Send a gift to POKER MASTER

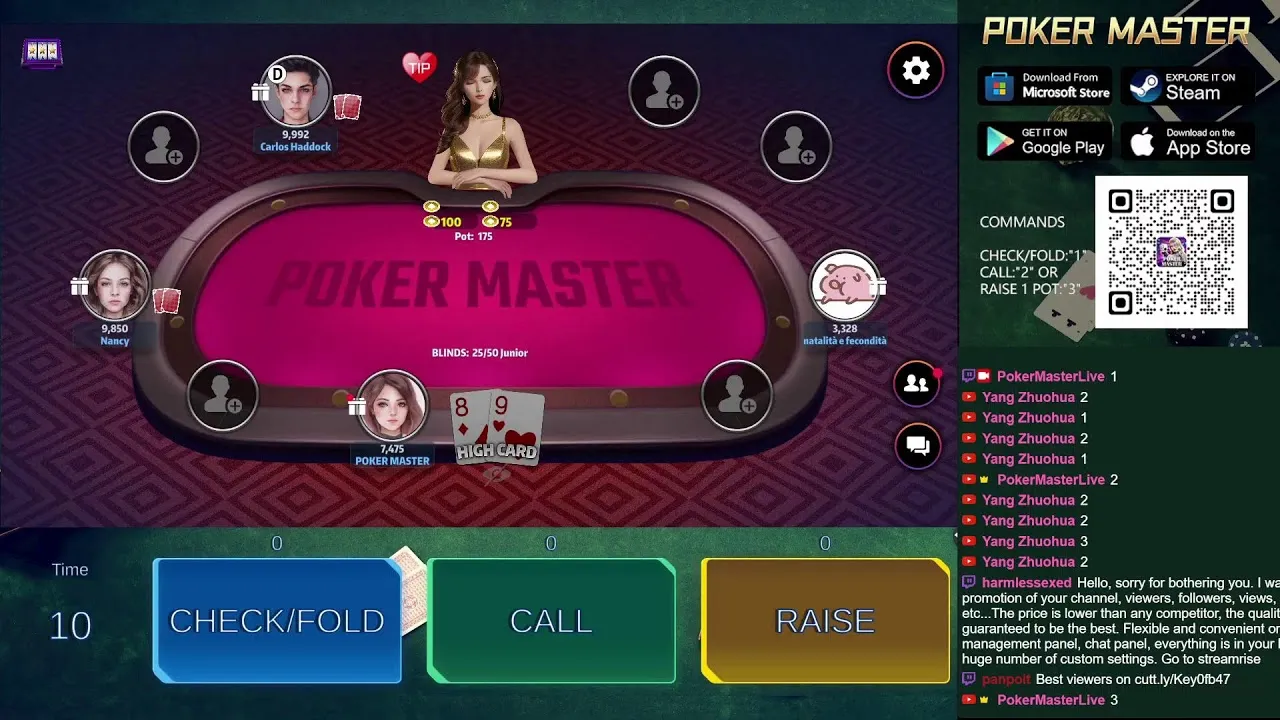pos(355,405)
